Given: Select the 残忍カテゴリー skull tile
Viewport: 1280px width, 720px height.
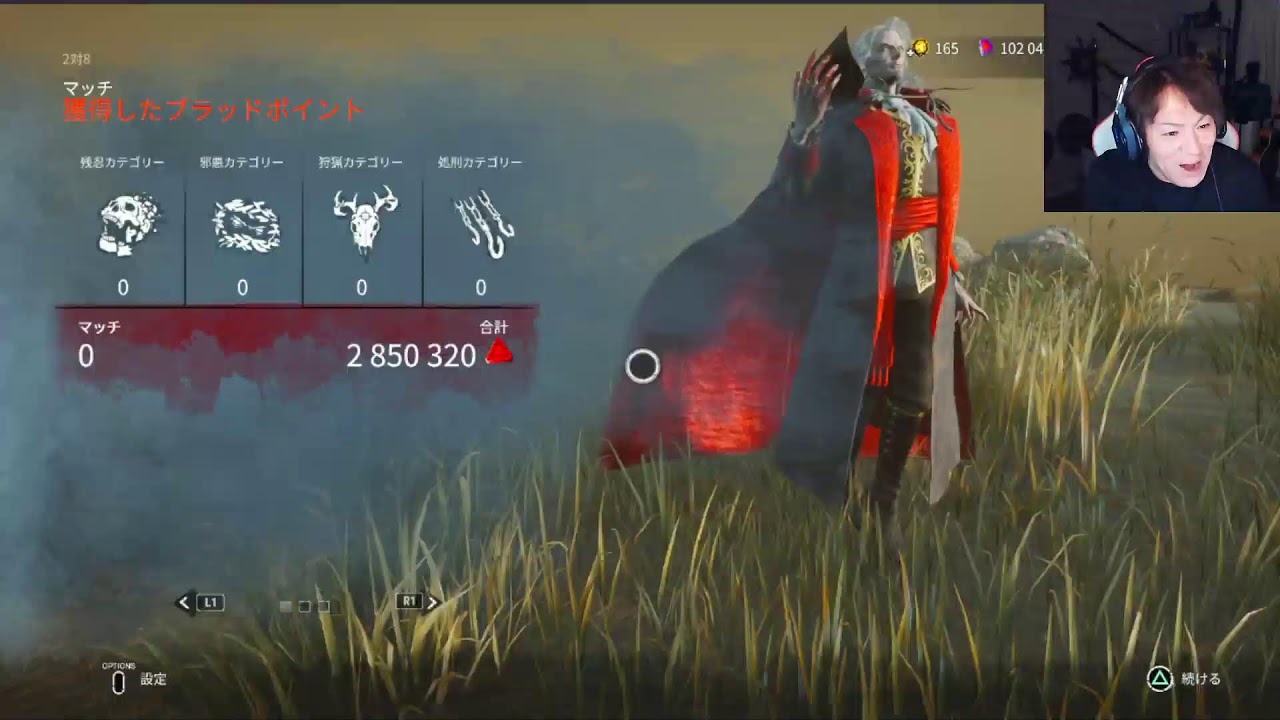Looking at the screenshot, I should pos(123,226).
